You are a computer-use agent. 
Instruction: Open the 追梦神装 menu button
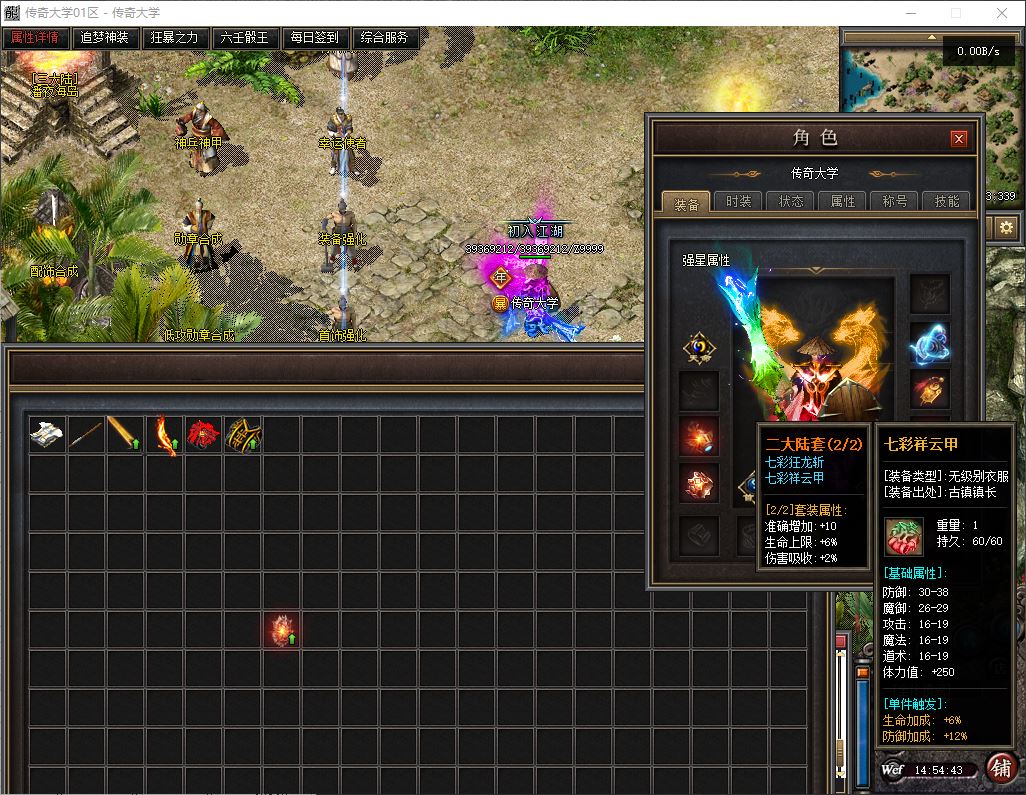[105, 38]
